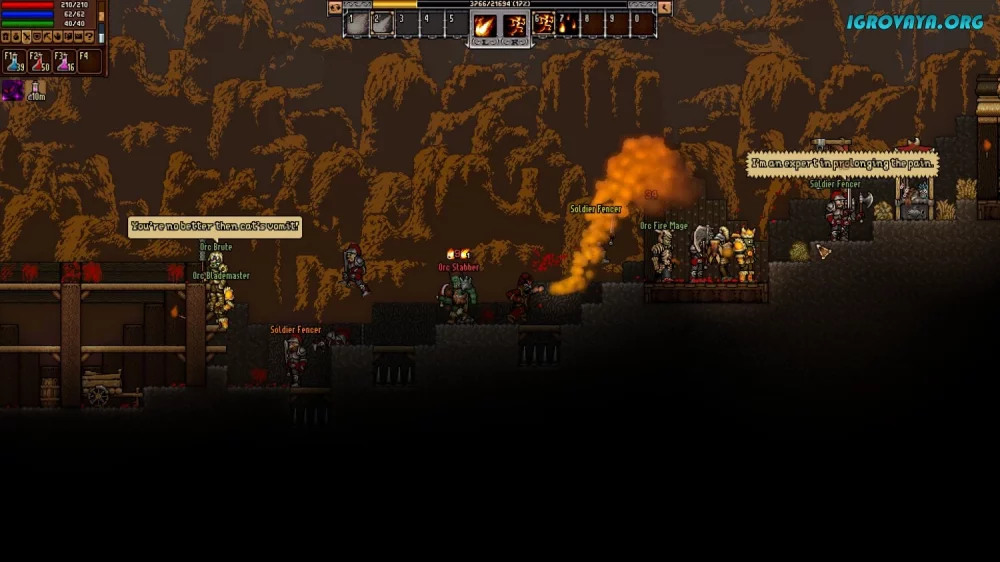Use the red potion in slot F2
The image size is (1000, 562).
[x=39, y=62]
